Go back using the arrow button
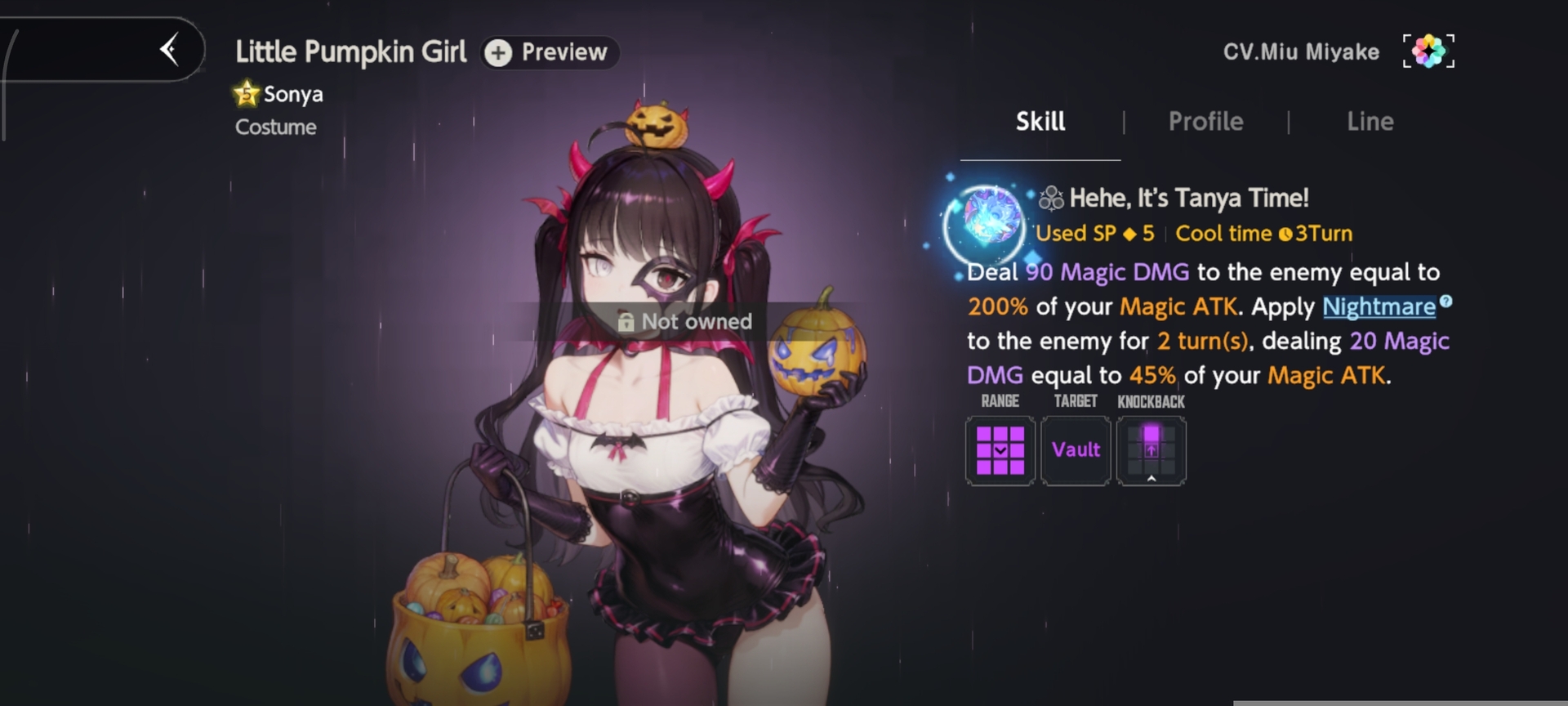 [x=170, y=50]
